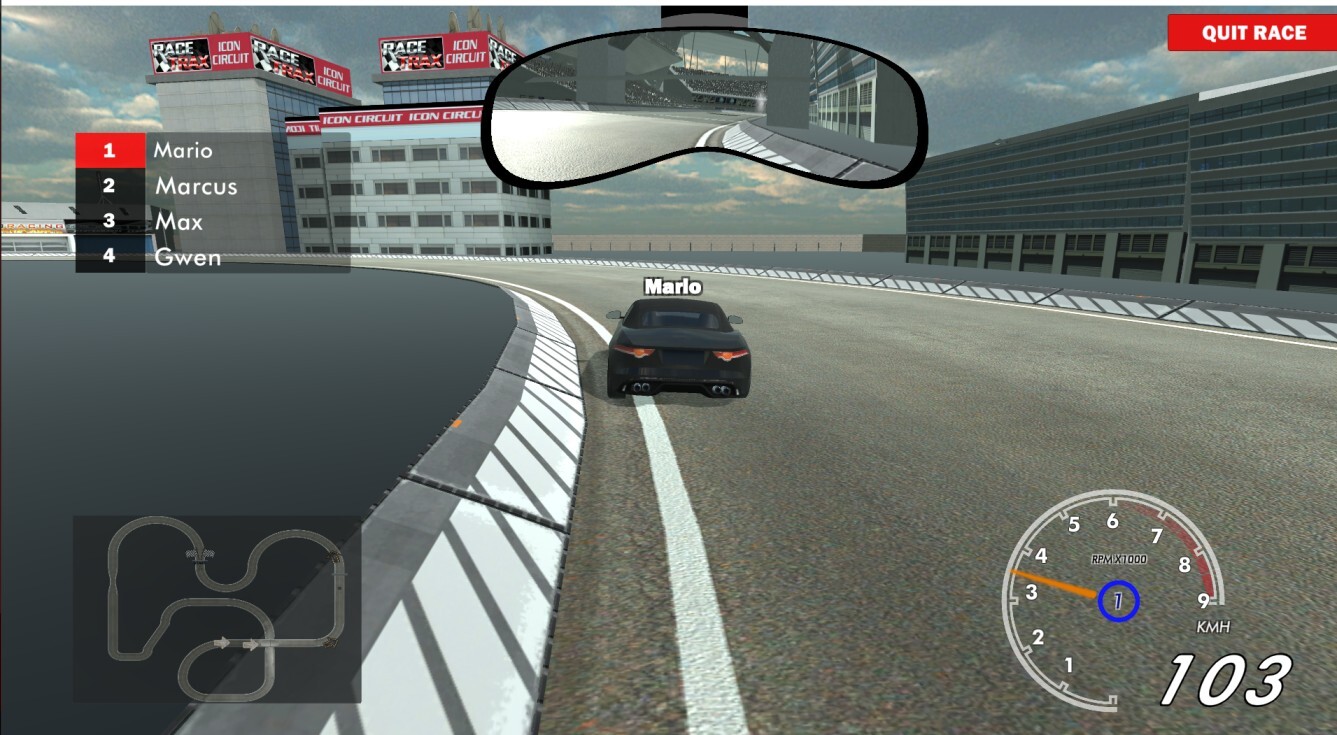
Task: Click the blue gear indicator on the tachometer
Action: pos(1120,600)
